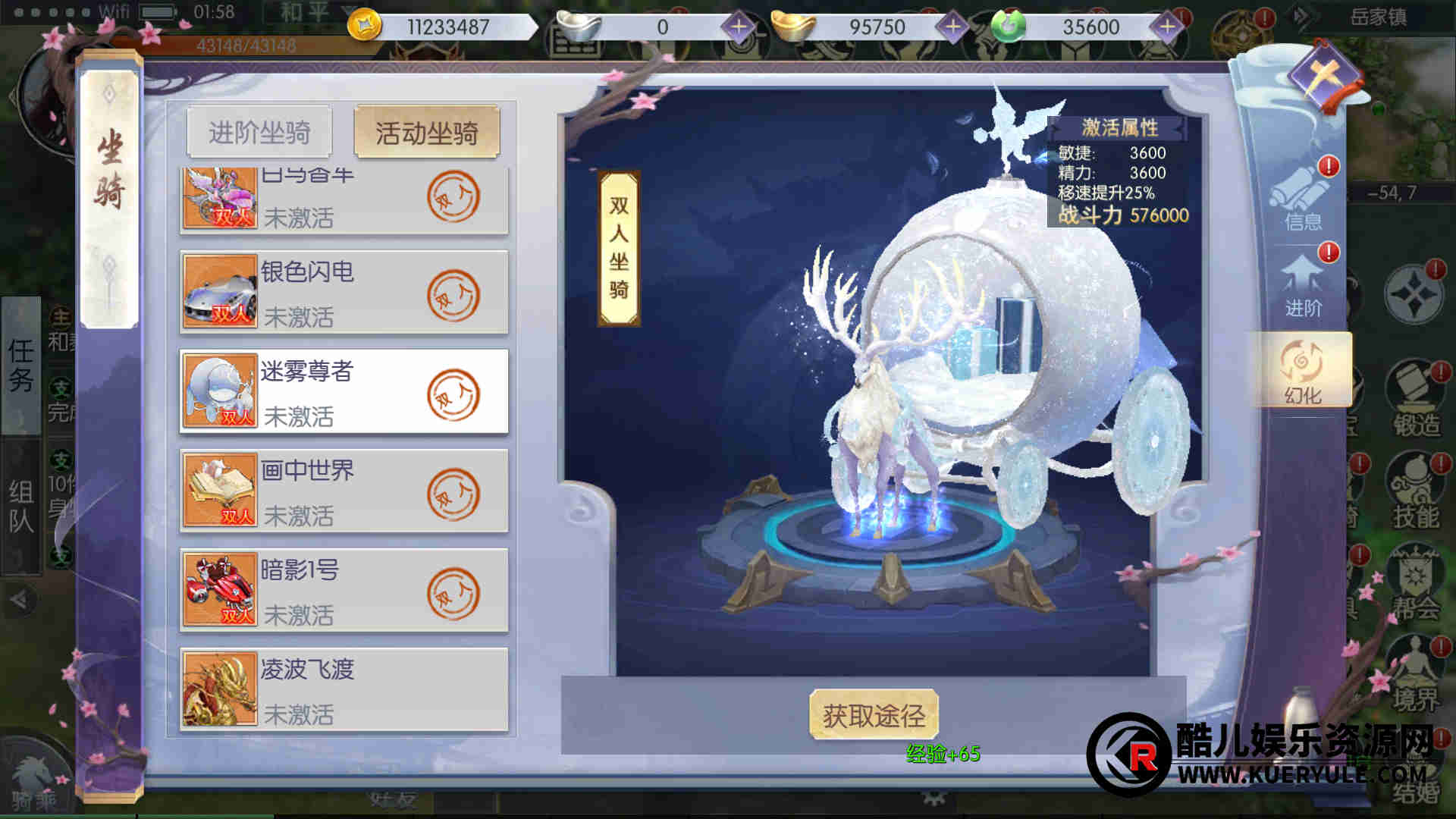Viewport: 1456px width, 819px height.
Task: Open the 获取途径 obtain method button
Action: point(874,715)
